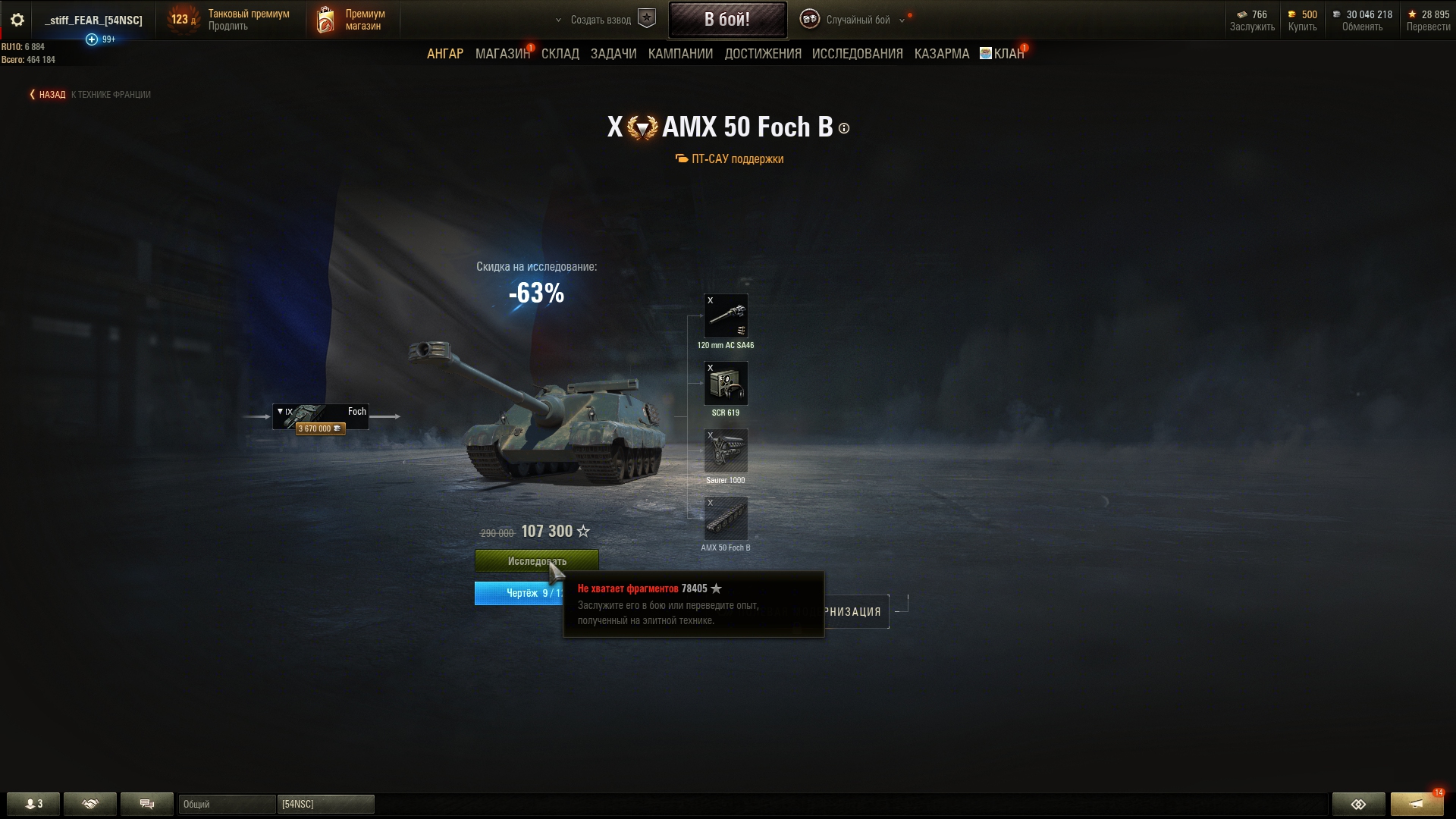Viewport: 1456px width, 819px height.
Task: Switch to the КАМПАНИИ tab
Action: [x=680, y=54]
